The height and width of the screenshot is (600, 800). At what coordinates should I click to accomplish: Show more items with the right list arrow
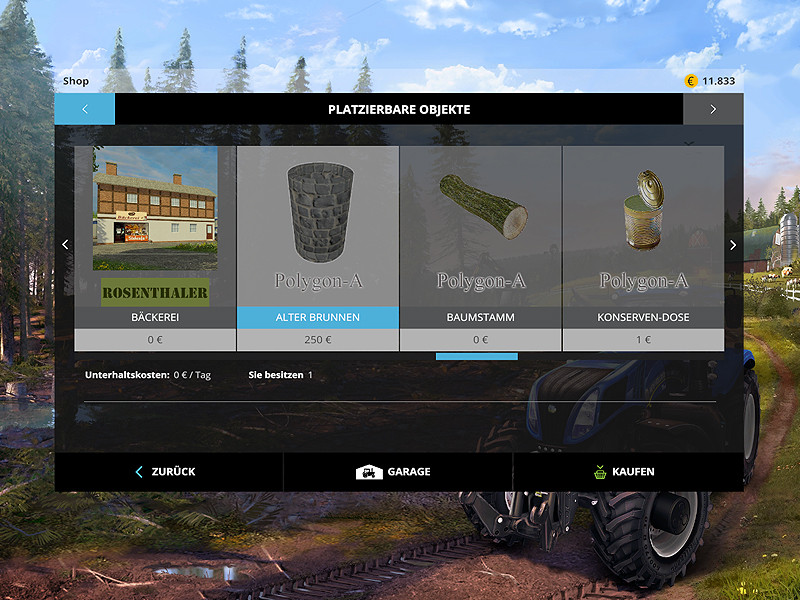tap(733, 245)
